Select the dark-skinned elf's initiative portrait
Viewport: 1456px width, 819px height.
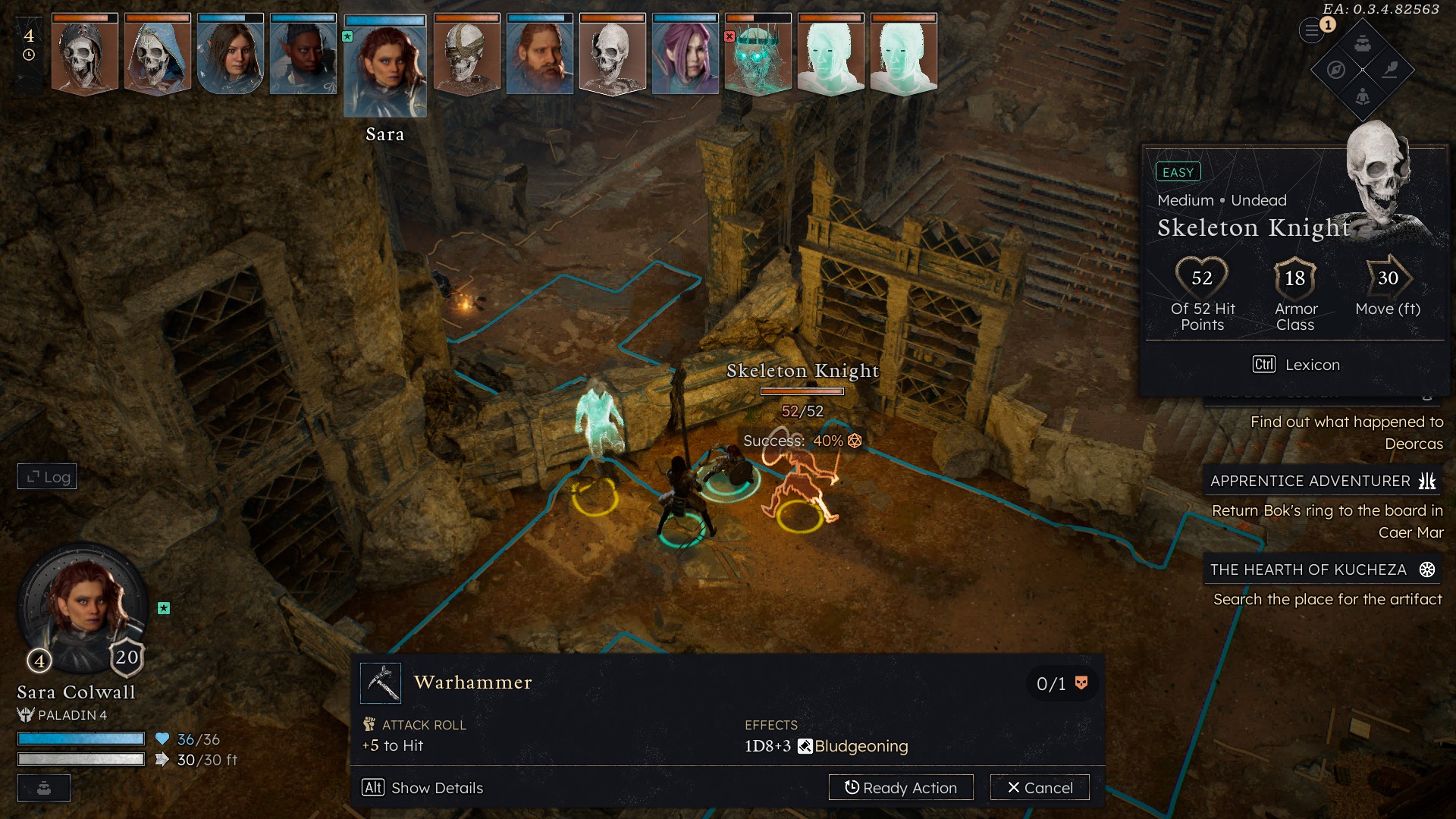[303, 56]
